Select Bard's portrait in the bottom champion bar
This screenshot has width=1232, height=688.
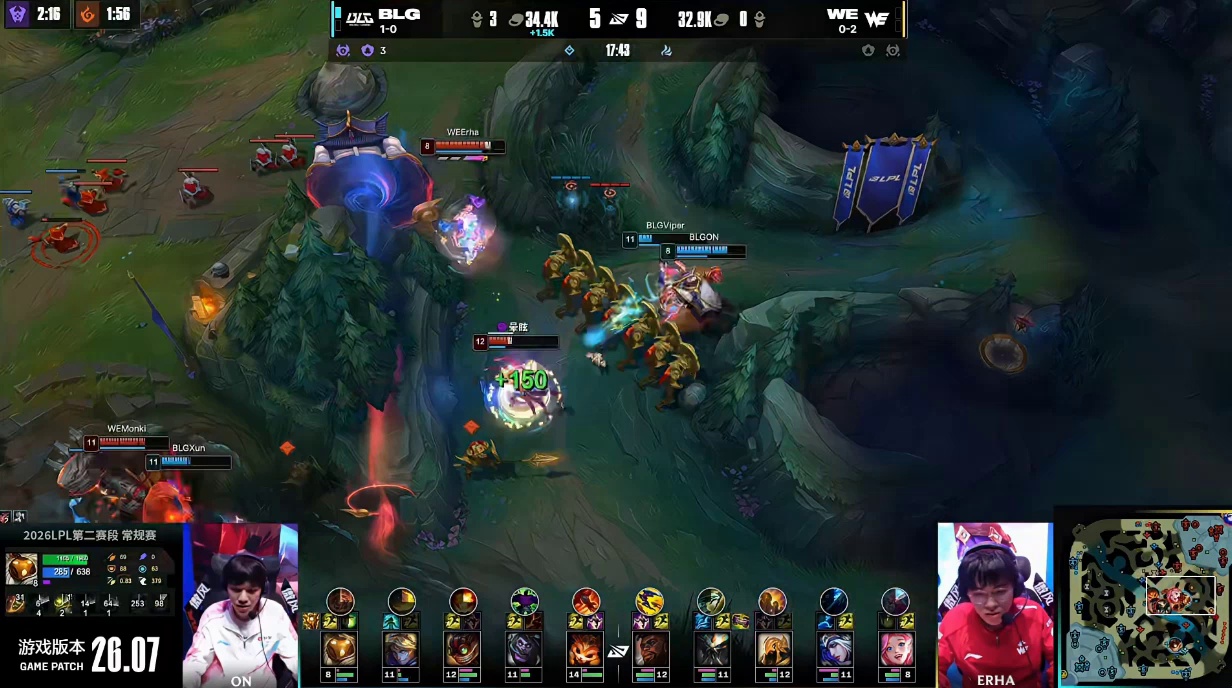click(x=339, y=650)
